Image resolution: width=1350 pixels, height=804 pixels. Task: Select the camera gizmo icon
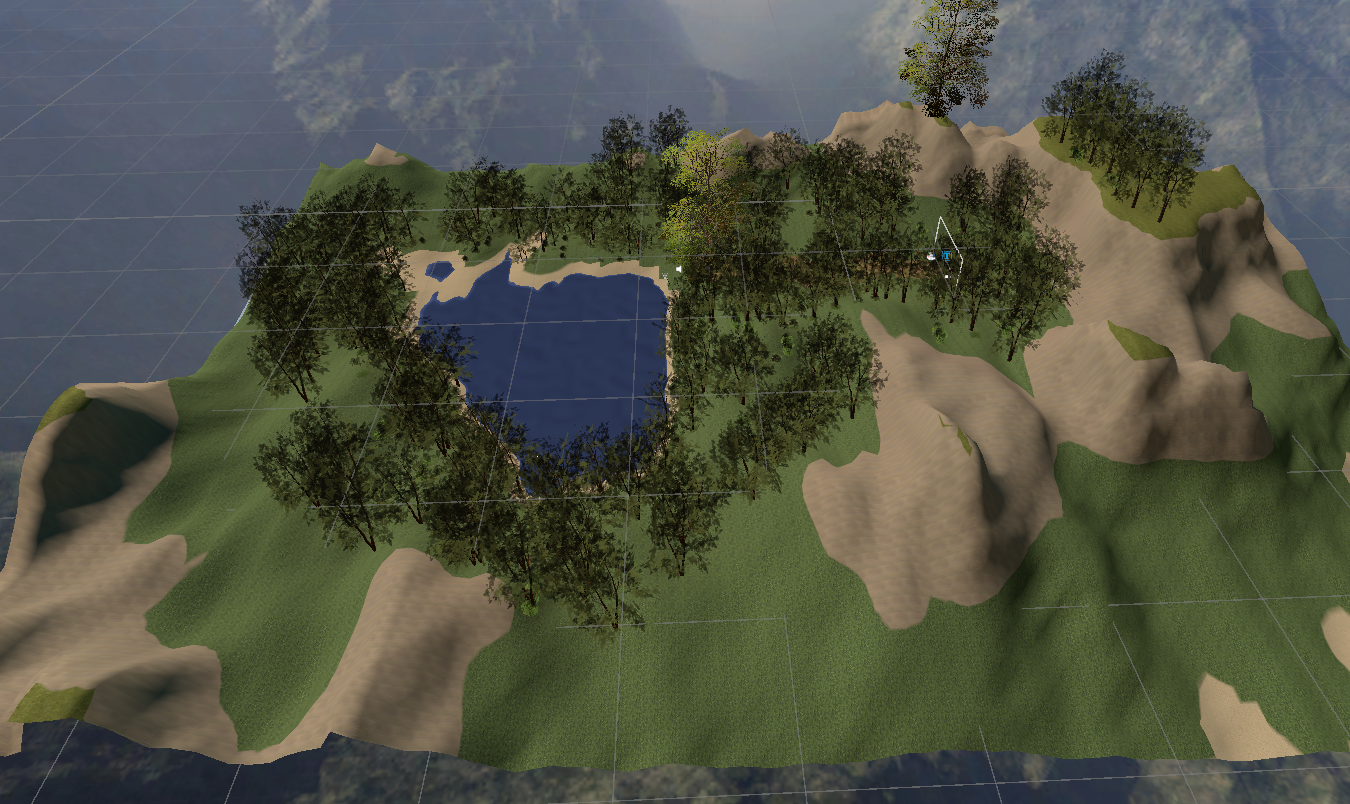pos(932,256)
